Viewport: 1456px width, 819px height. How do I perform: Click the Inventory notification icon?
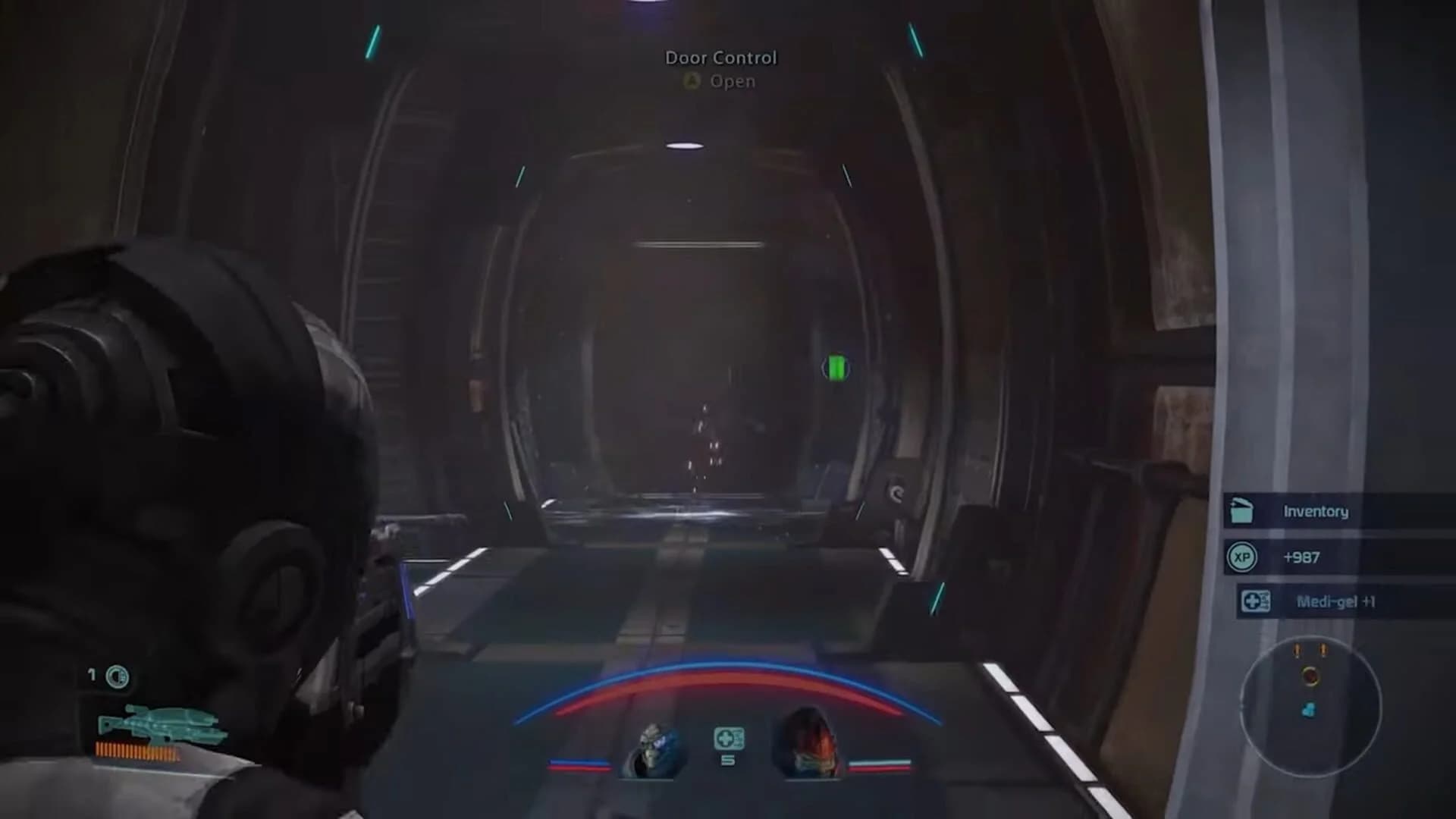[1241, 510]
